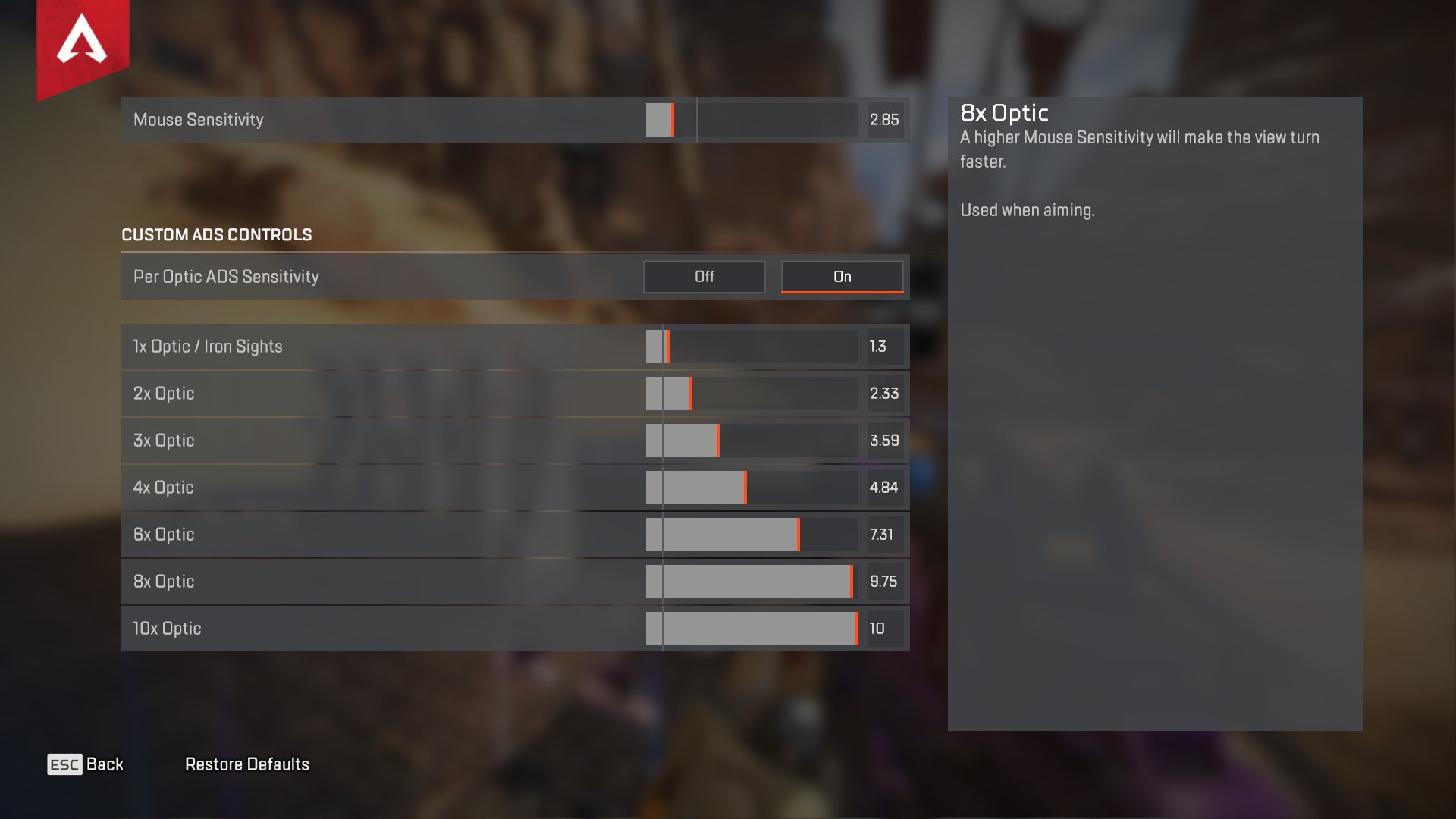Click Restore Defaults
Image resolution: width=1456 pixels, height=819 pixels.
pos(247,764)
